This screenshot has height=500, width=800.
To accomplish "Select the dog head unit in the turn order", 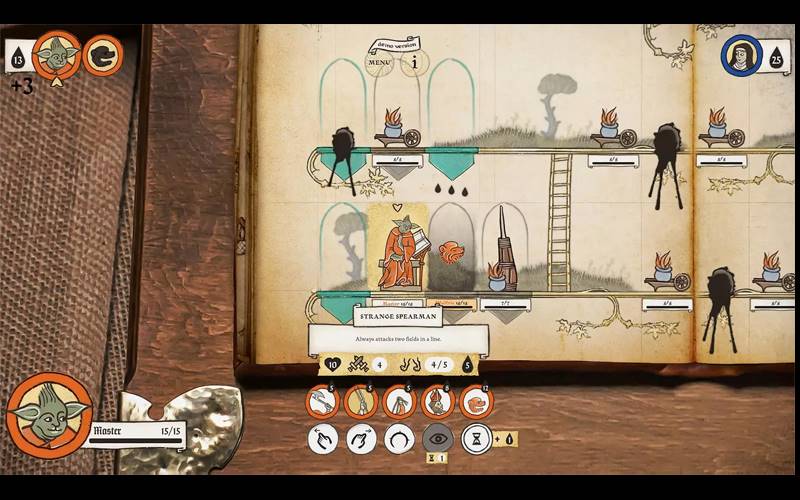I will 102,55.
